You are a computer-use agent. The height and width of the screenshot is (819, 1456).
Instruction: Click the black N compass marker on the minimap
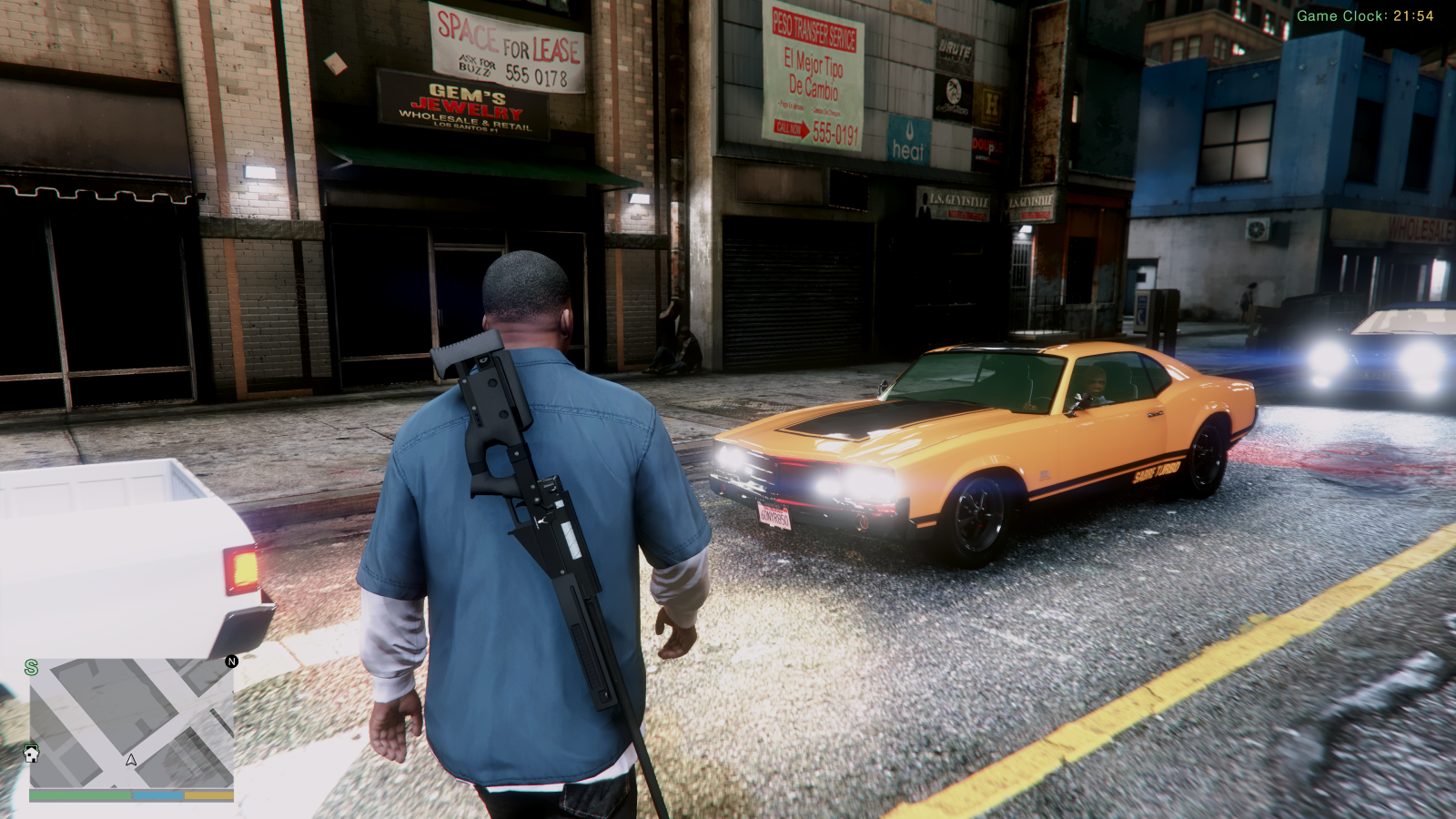231,662
